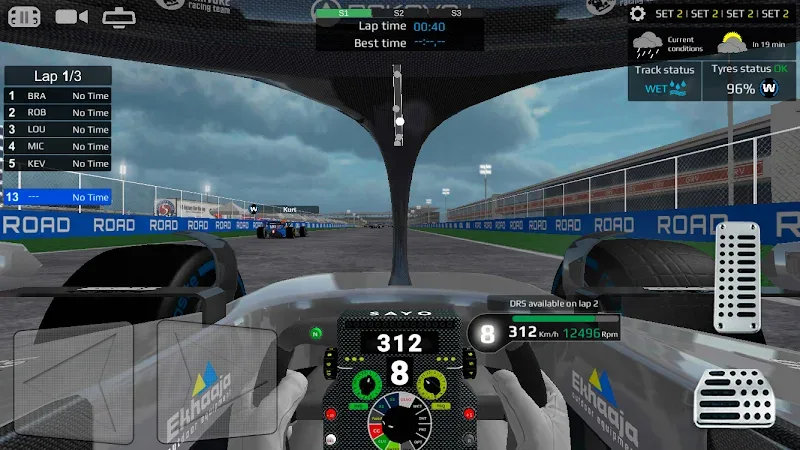Show the current weather conditions forecast
Viewport: 800px width, 450px height.
(708, 42)
